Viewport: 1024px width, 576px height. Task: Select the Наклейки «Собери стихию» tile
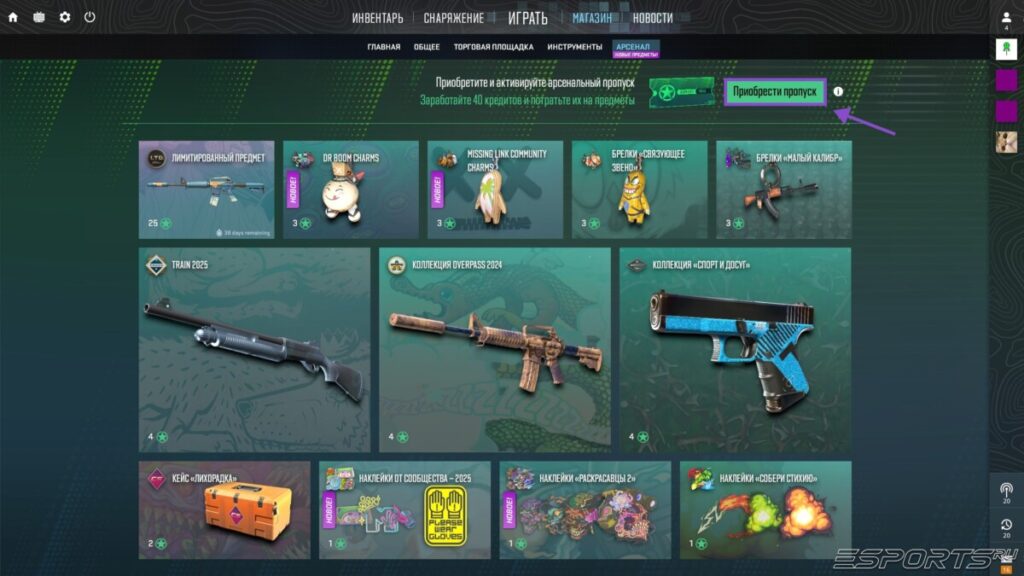[765, 509]
